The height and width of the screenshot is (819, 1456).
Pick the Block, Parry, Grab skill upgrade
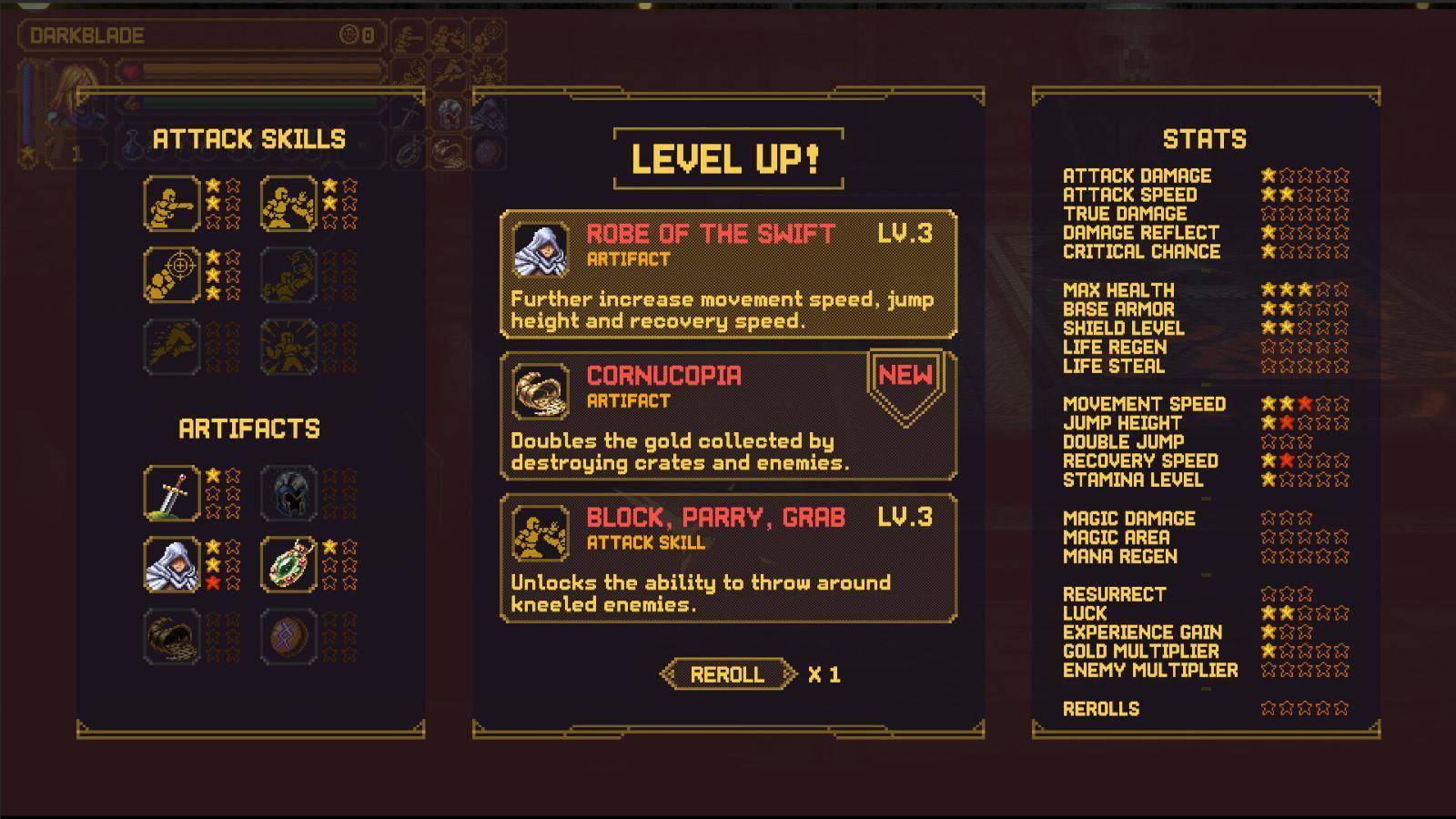click(x=728, y=558)
